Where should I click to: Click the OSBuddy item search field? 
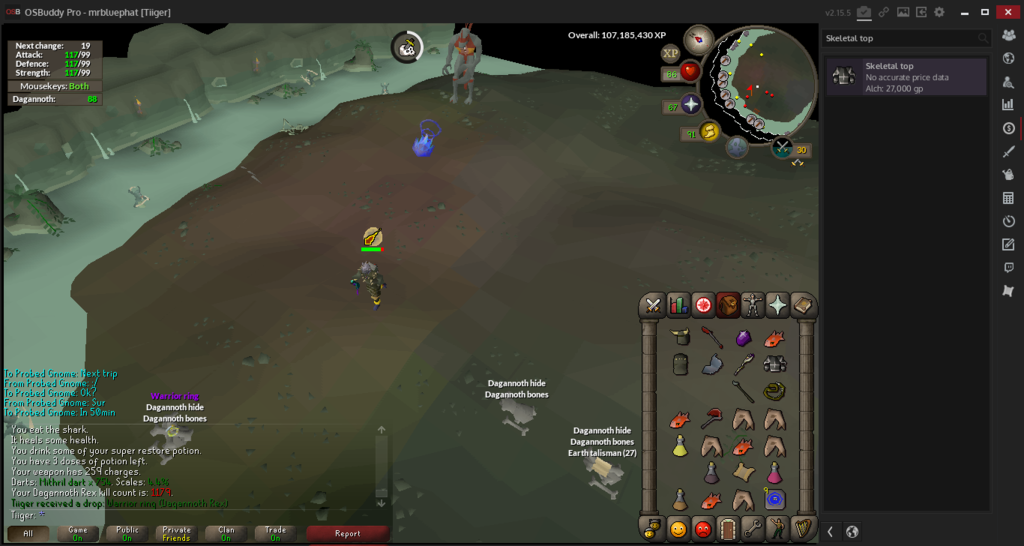tap(899, 38)
